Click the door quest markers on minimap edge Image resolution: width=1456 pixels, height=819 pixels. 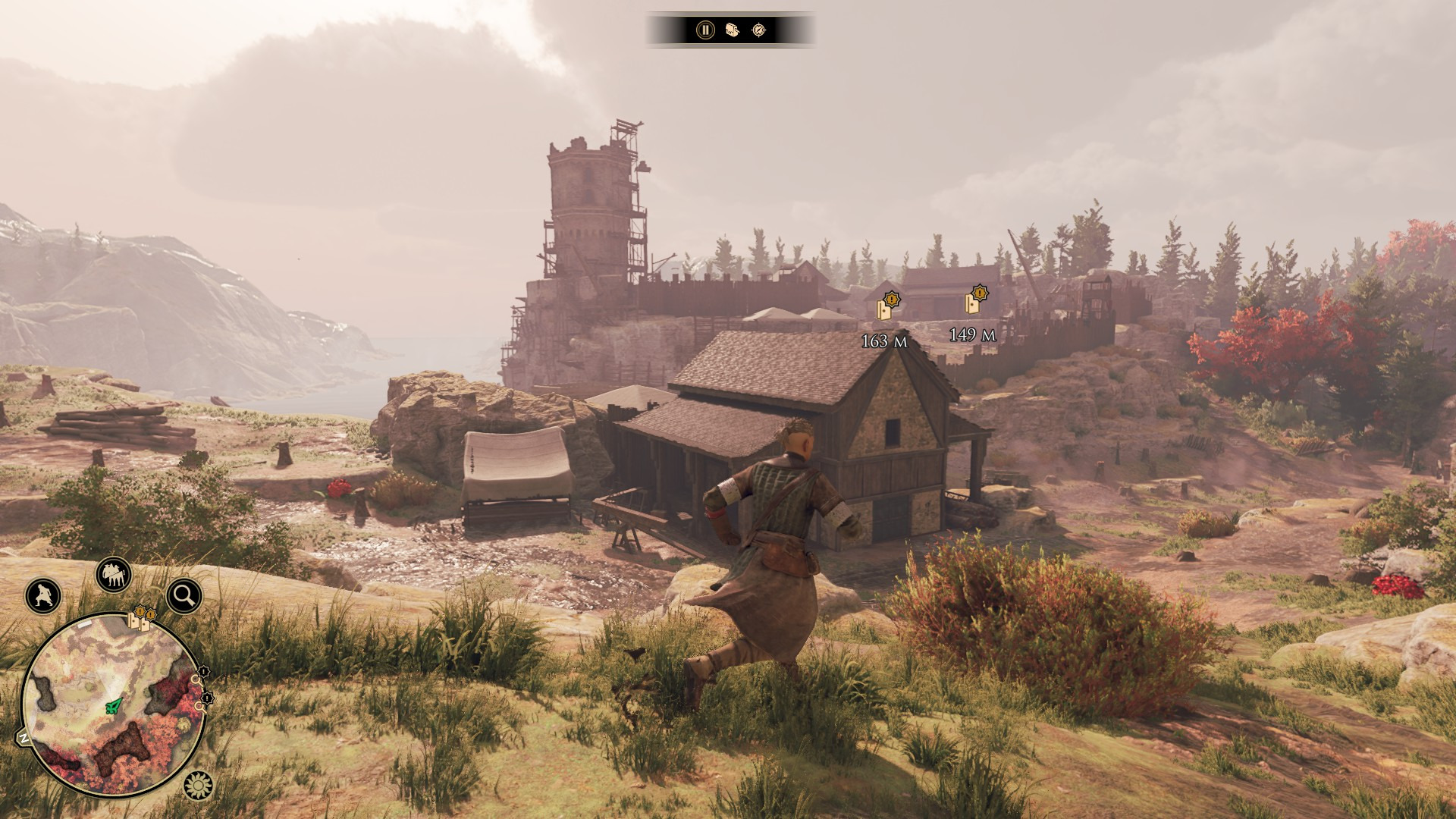pyautogui.click(x=141, y=619)
